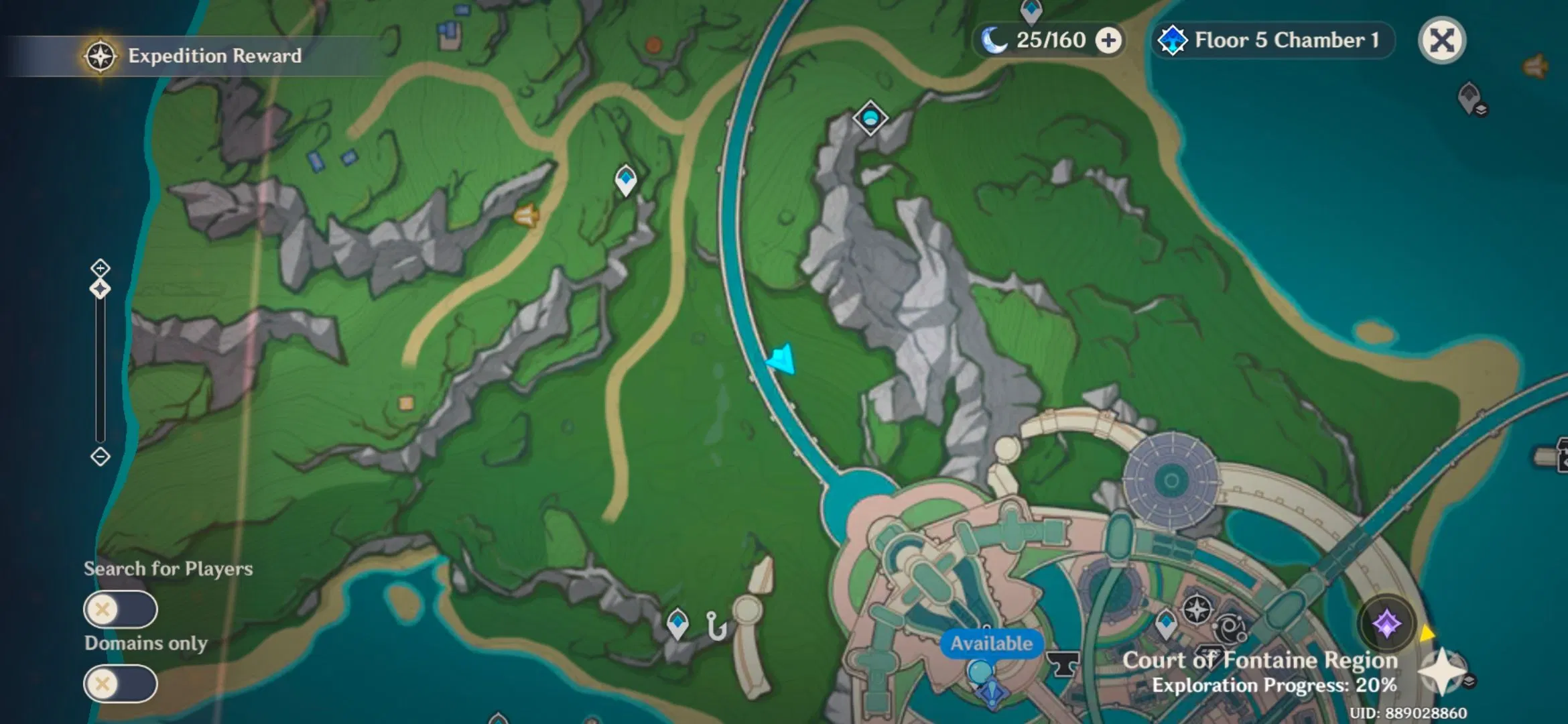
Task: Enable the Domains only toggle
Action: point(121,684)
